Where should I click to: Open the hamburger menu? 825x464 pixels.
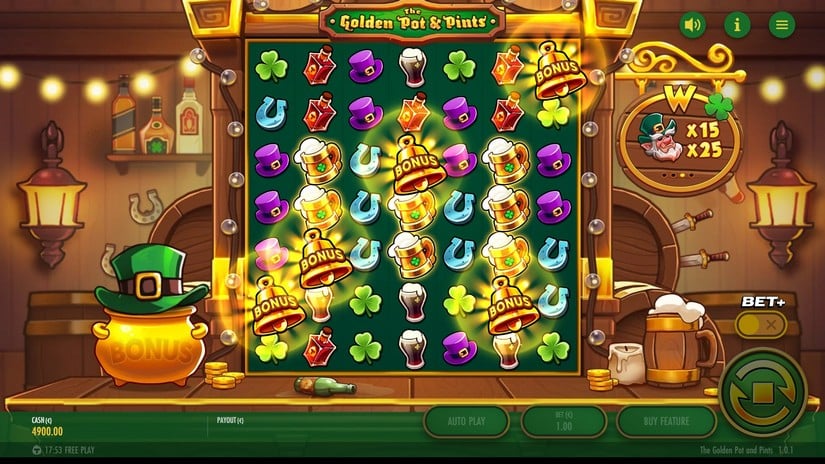[781, 25]
